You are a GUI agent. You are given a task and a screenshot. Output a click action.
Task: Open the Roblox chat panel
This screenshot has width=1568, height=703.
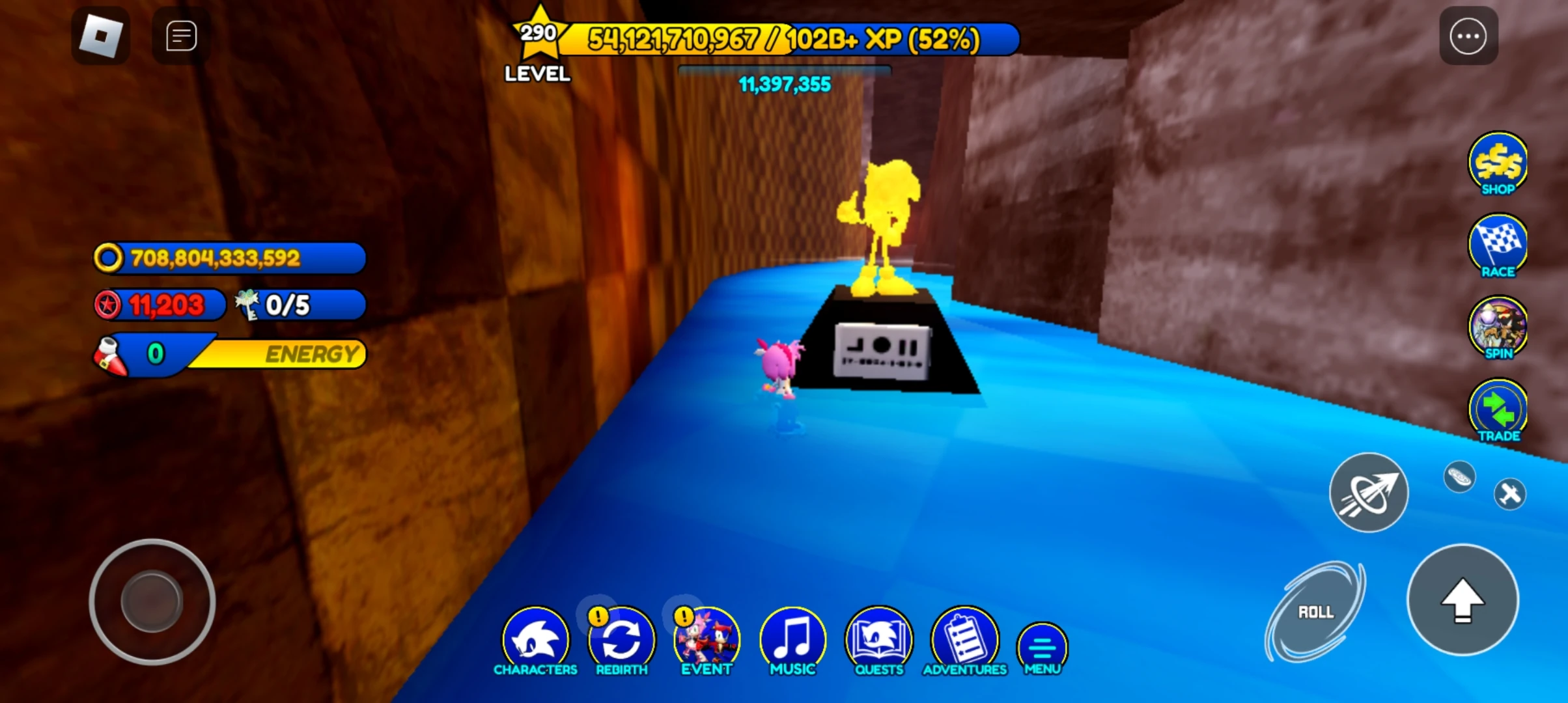coord(180,36)
